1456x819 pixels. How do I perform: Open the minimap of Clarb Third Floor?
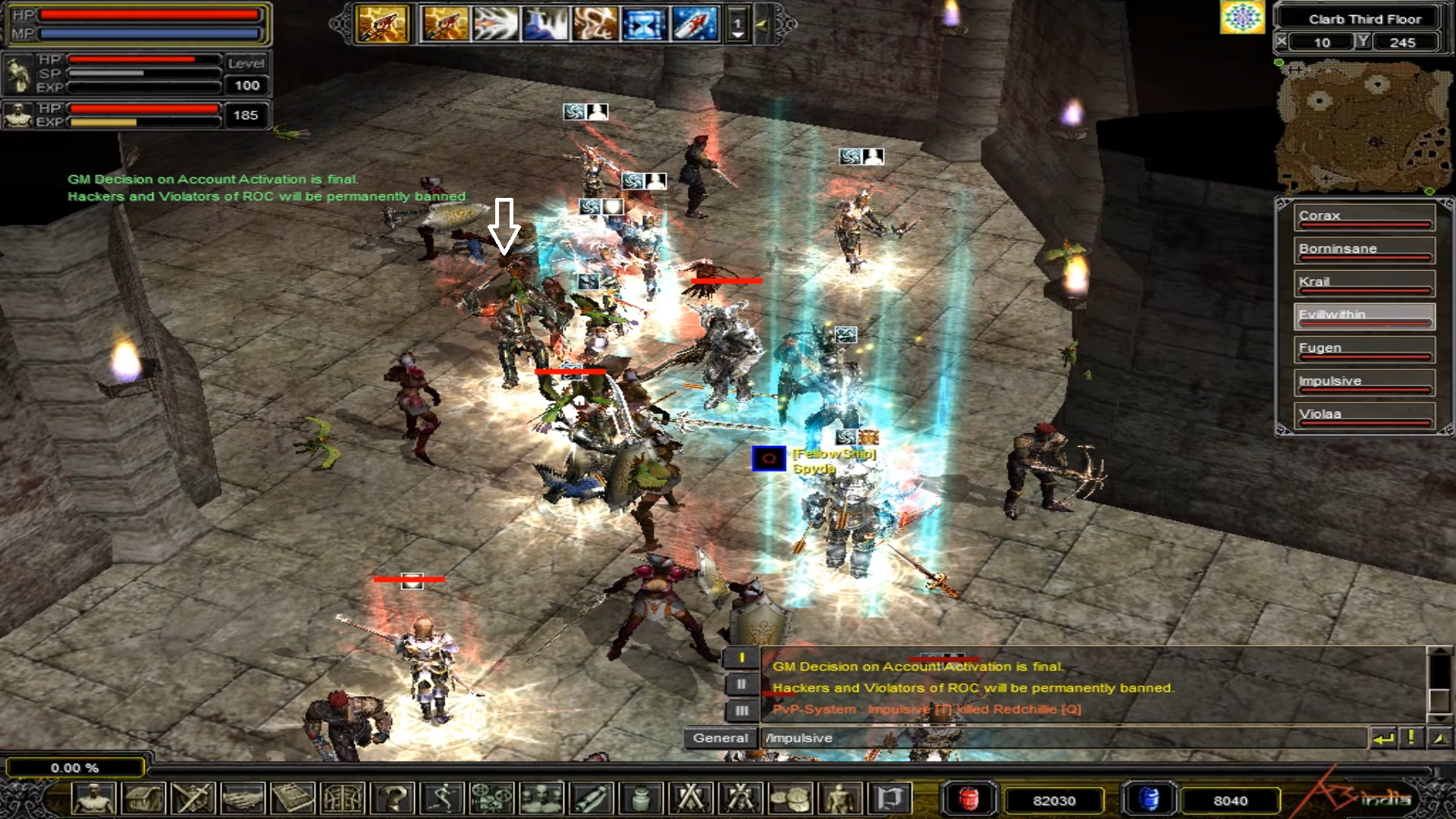coord(1363,125)
